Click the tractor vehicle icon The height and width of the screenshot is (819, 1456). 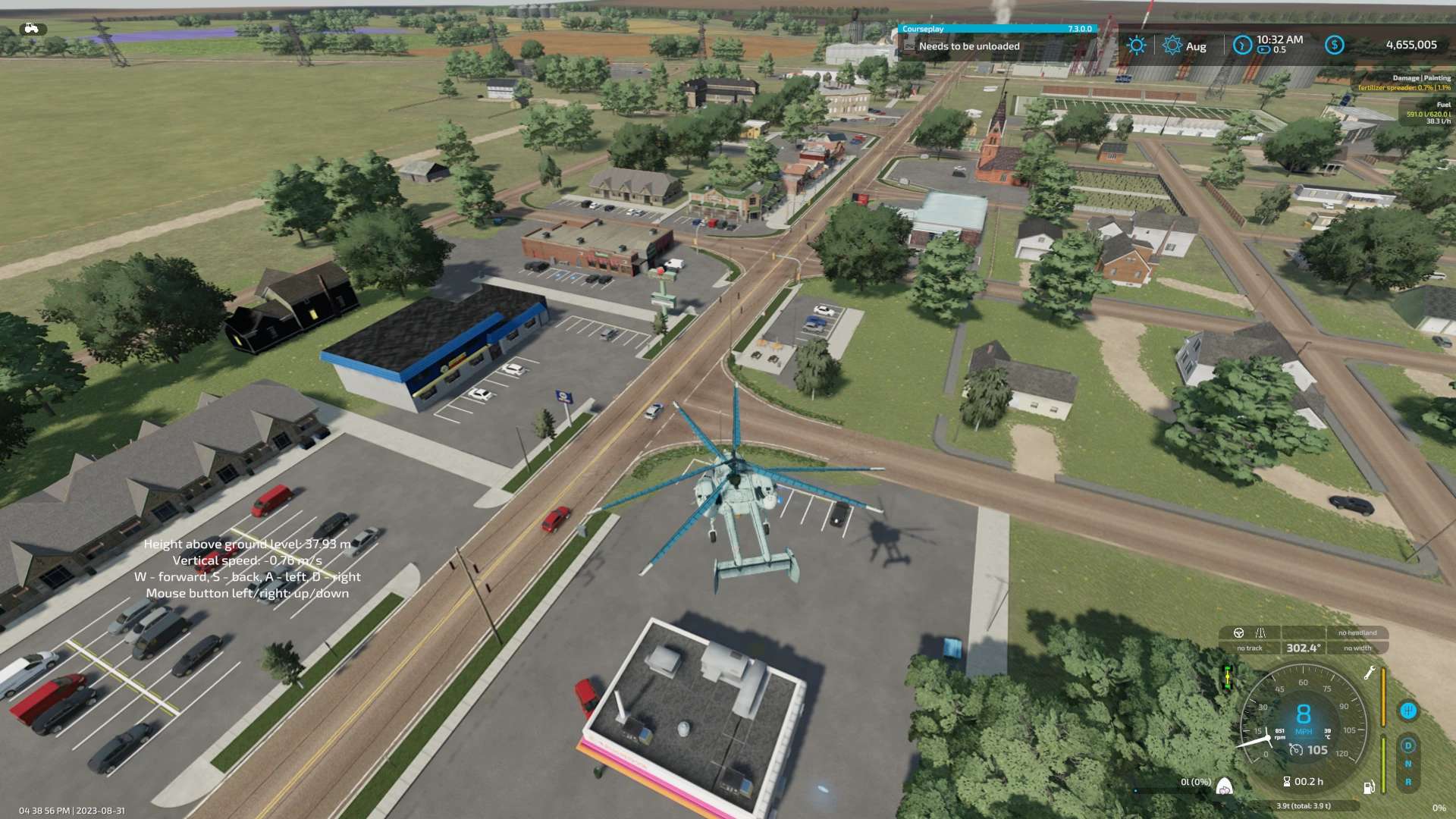[32, 29]
